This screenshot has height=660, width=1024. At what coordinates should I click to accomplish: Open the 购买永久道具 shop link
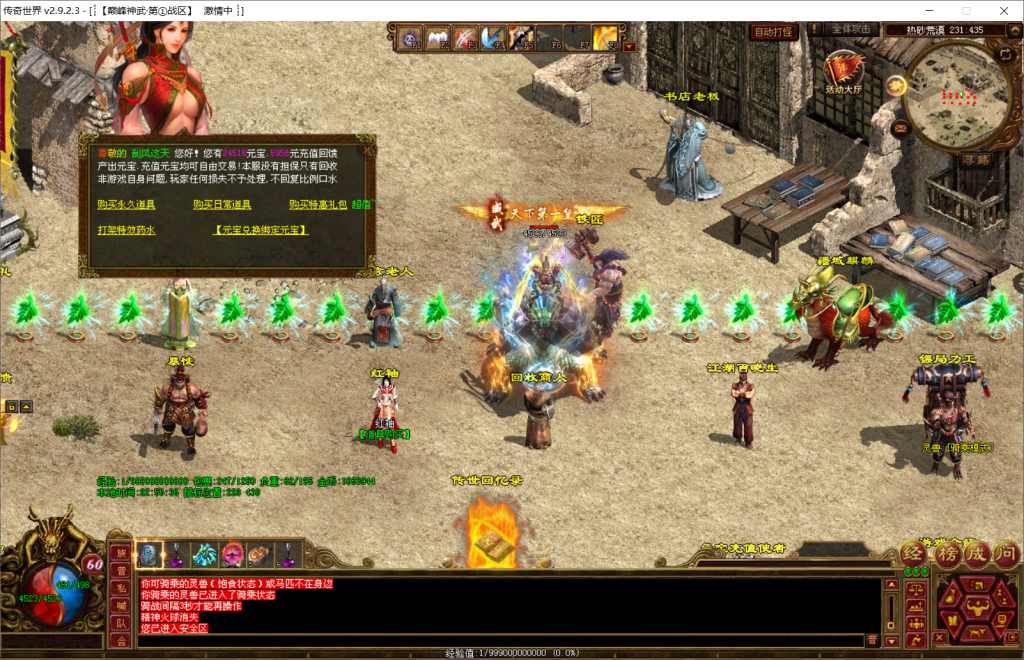[126, 204]
